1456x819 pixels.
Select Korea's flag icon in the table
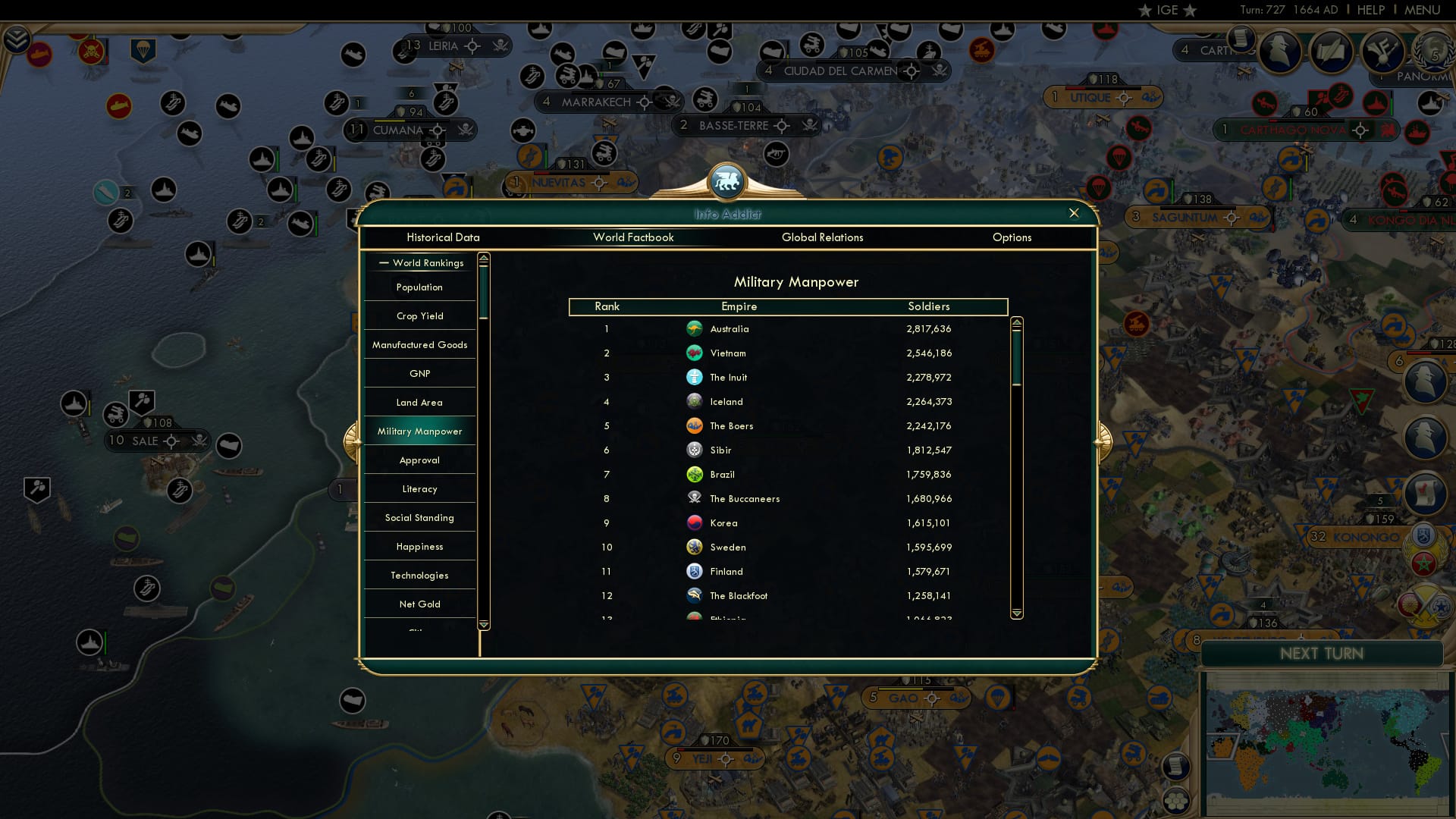click(695, 522)
